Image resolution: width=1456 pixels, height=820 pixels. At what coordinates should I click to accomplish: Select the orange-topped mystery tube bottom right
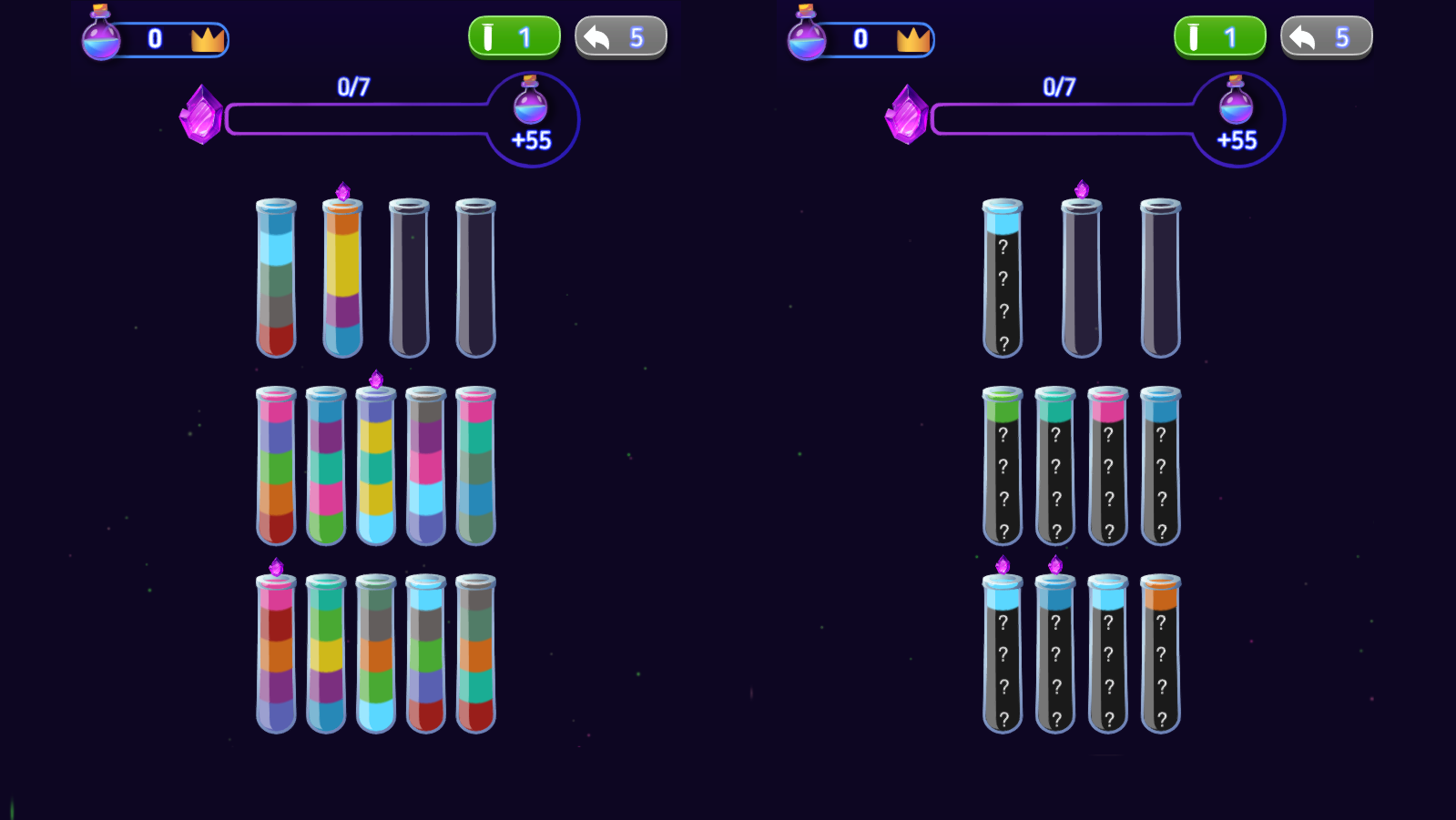[x=1162, y=651]
